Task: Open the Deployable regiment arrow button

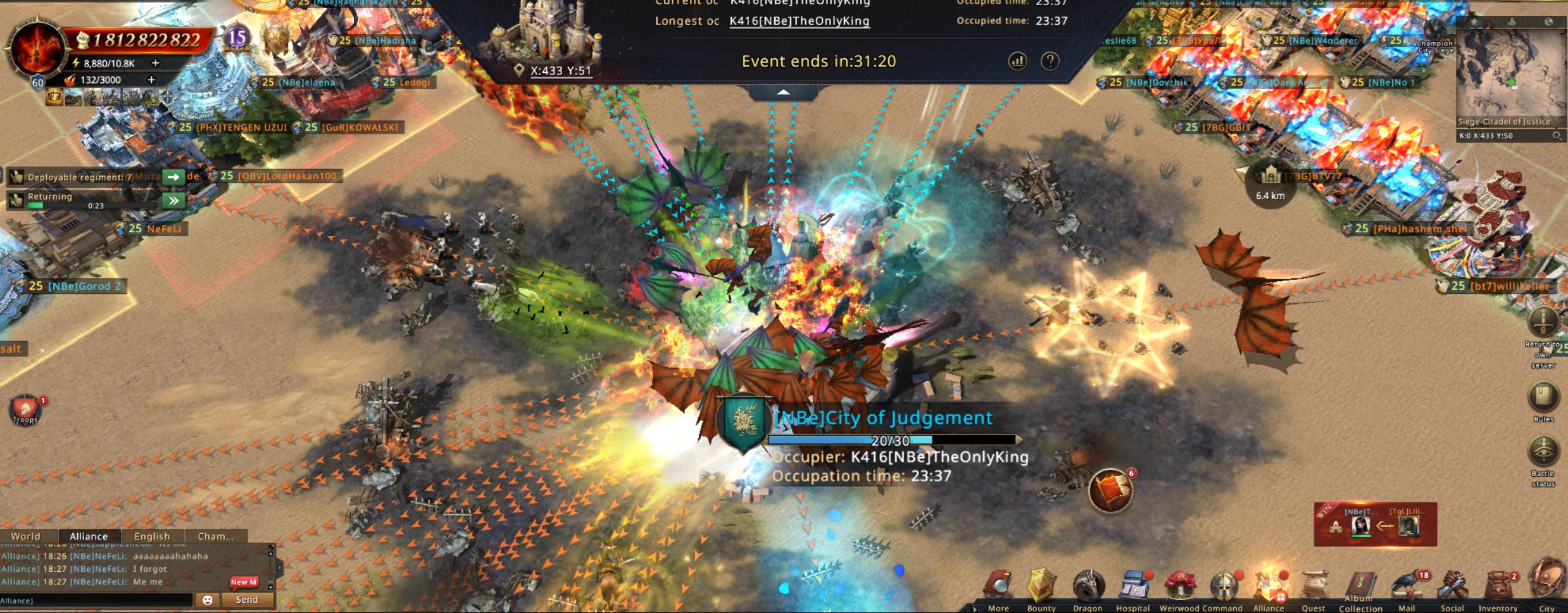Action: pyautogui.click(x=173, y=177)
